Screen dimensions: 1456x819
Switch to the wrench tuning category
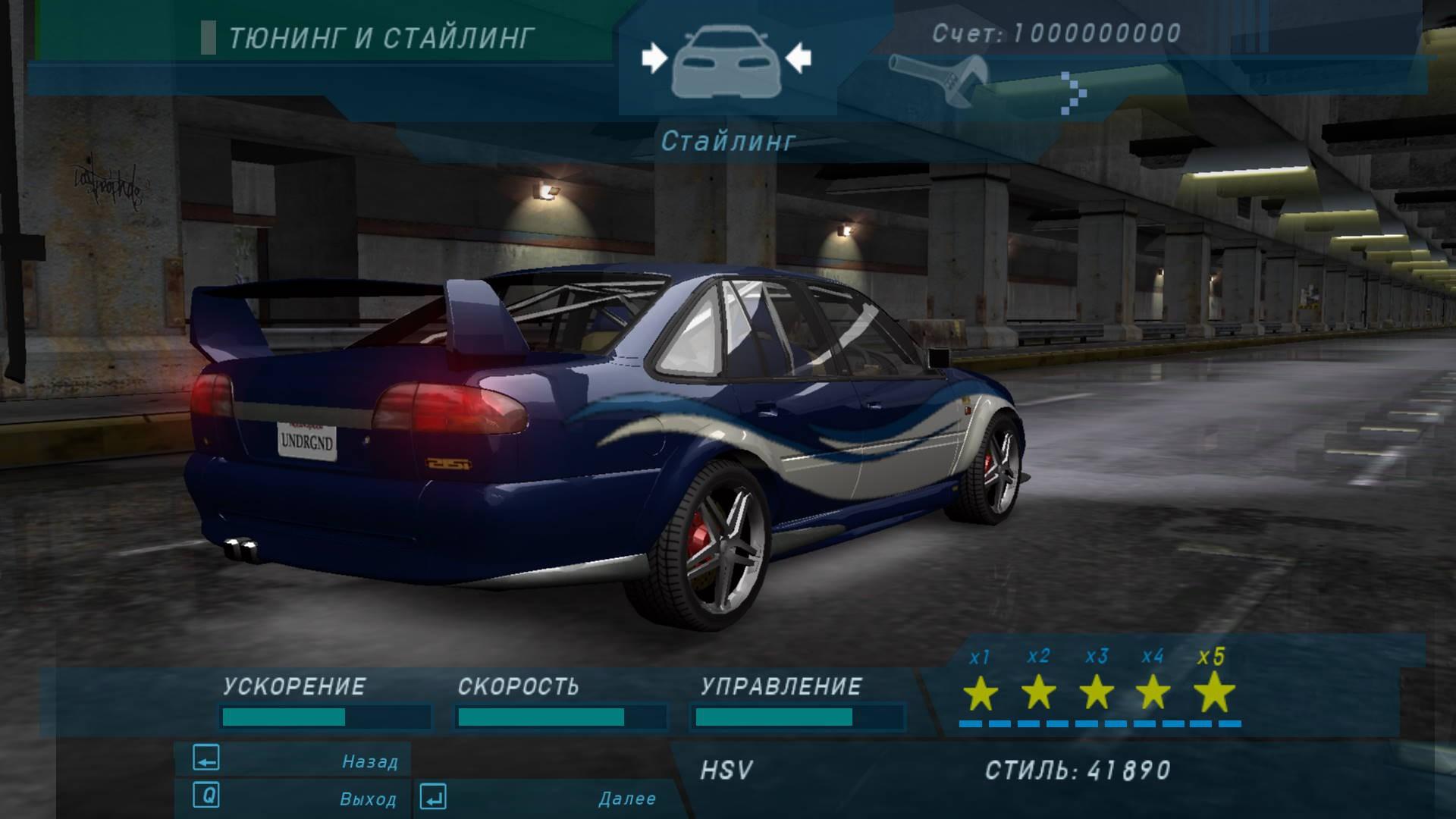point(939,79)
